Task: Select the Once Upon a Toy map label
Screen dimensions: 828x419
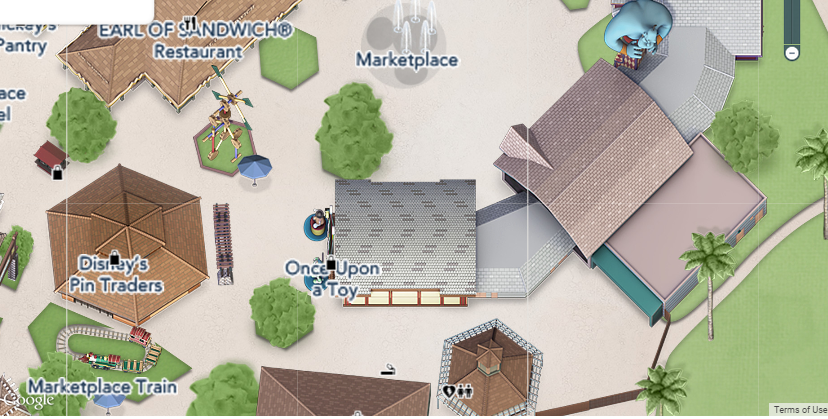Action: 332,278
